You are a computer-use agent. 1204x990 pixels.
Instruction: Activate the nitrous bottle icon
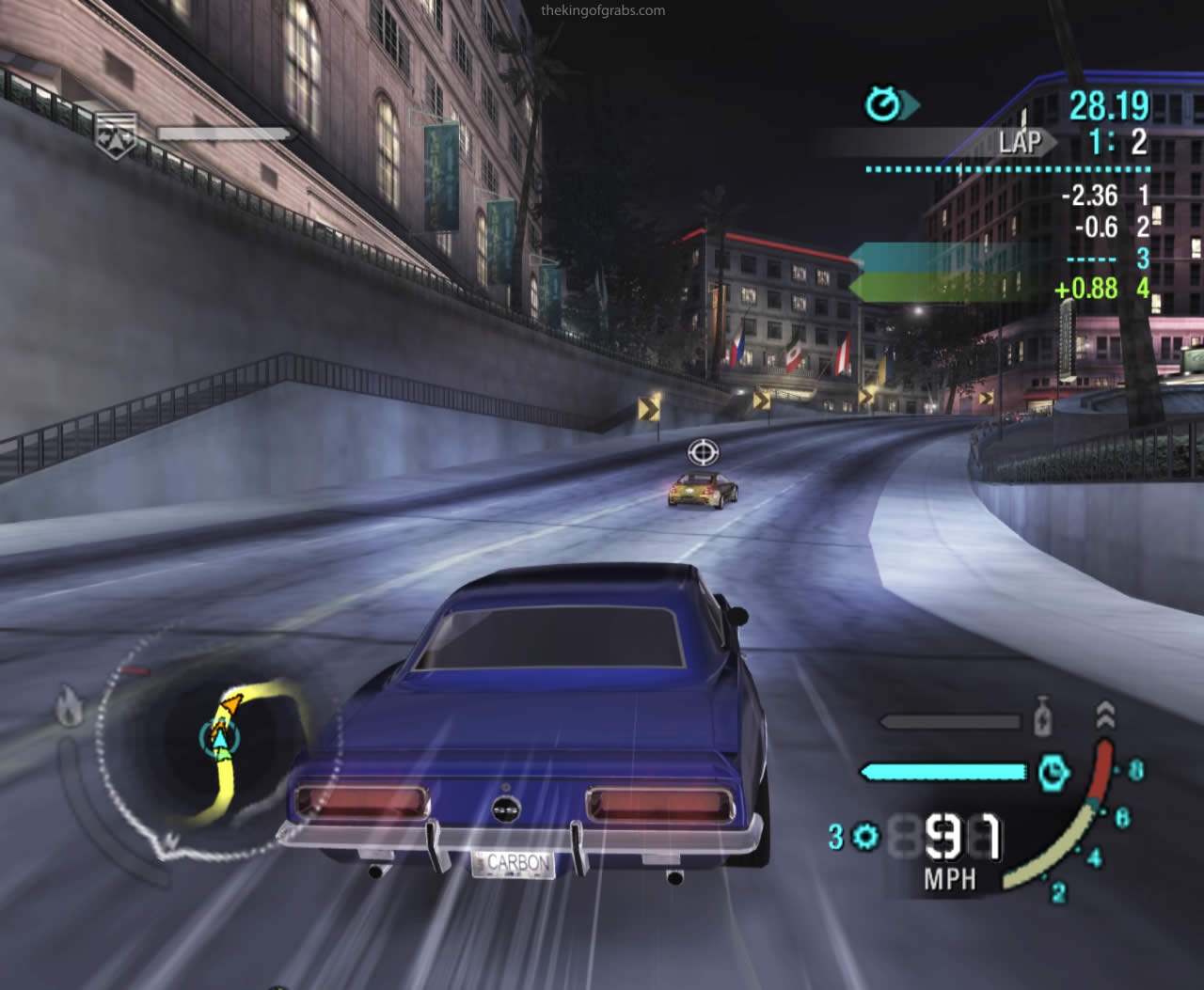(1041, 719)
